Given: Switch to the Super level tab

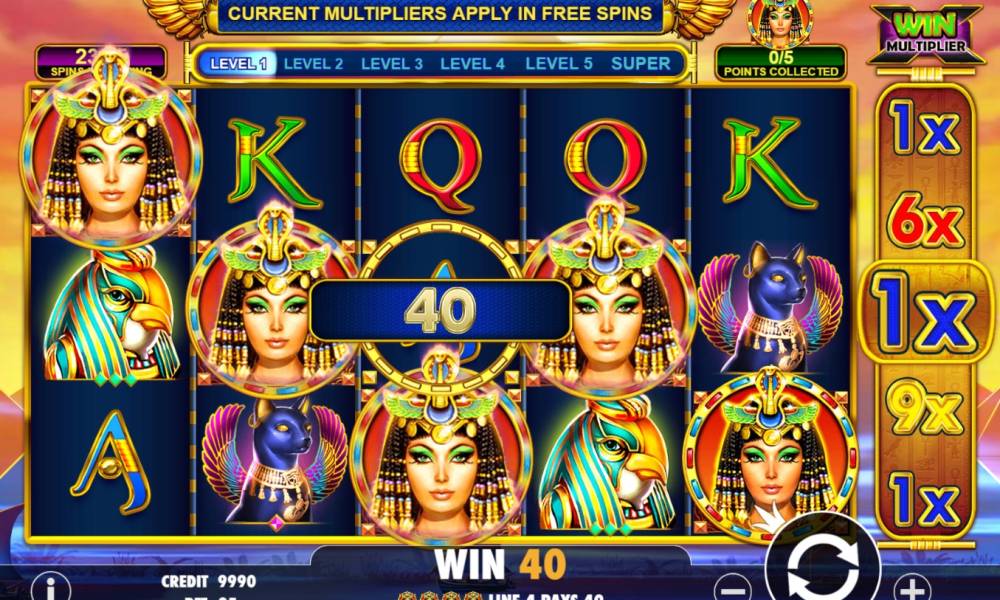Looking at the screenshot, I should 641,63.
